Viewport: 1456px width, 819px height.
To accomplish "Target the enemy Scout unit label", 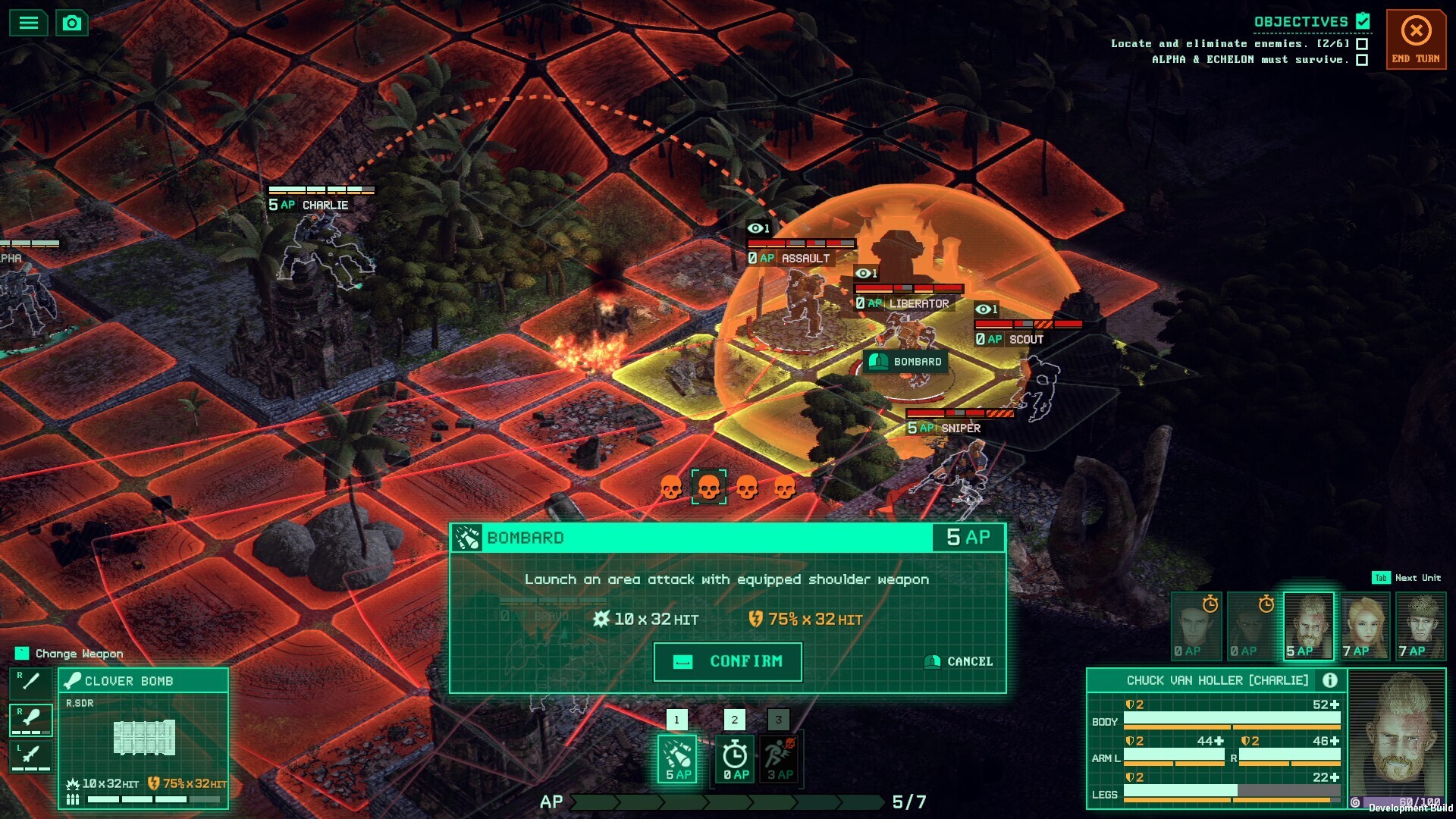I will pos(1025,339).
